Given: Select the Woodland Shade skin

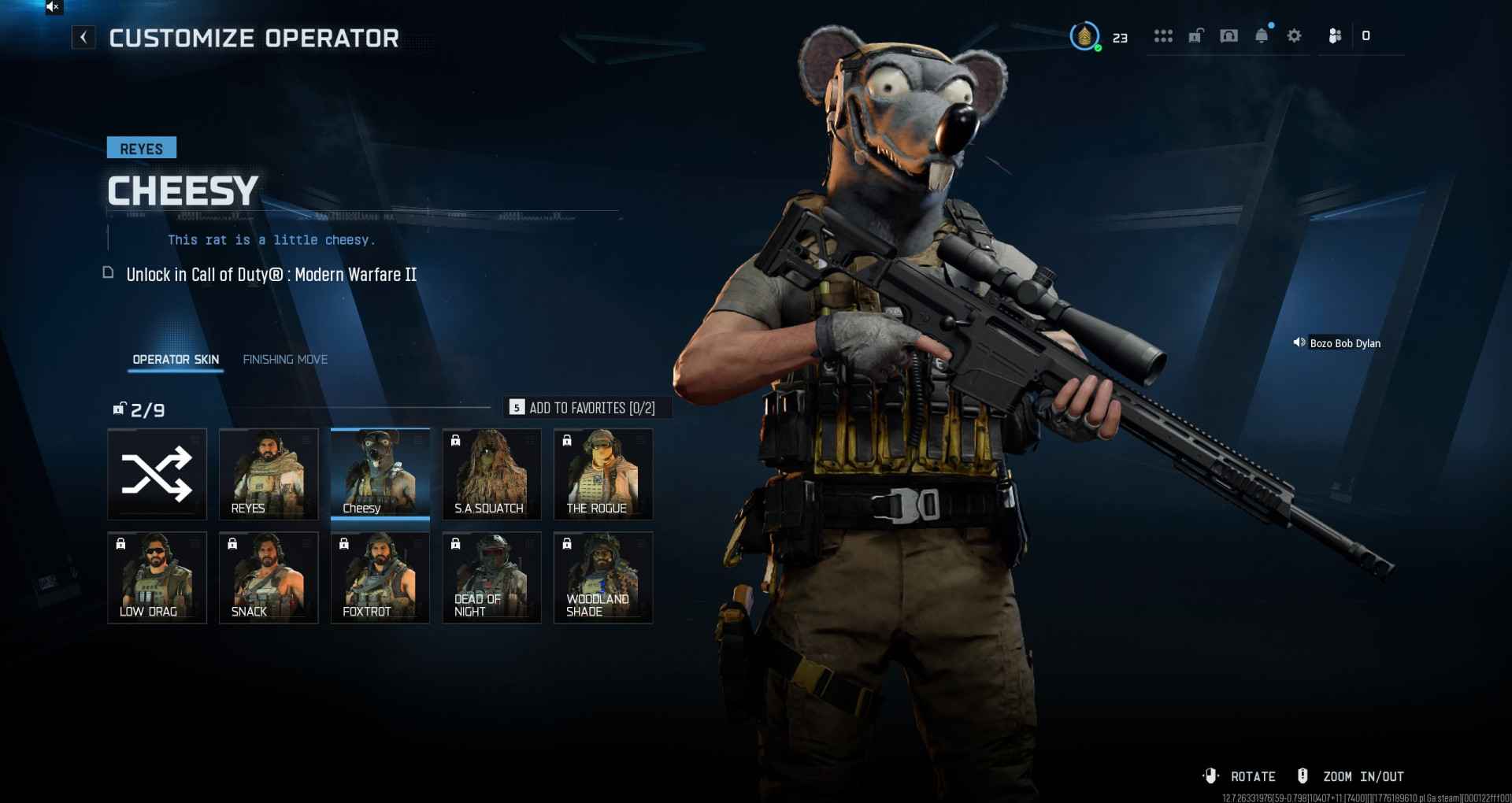Looking at the screenshot, I should coord(603,578).
